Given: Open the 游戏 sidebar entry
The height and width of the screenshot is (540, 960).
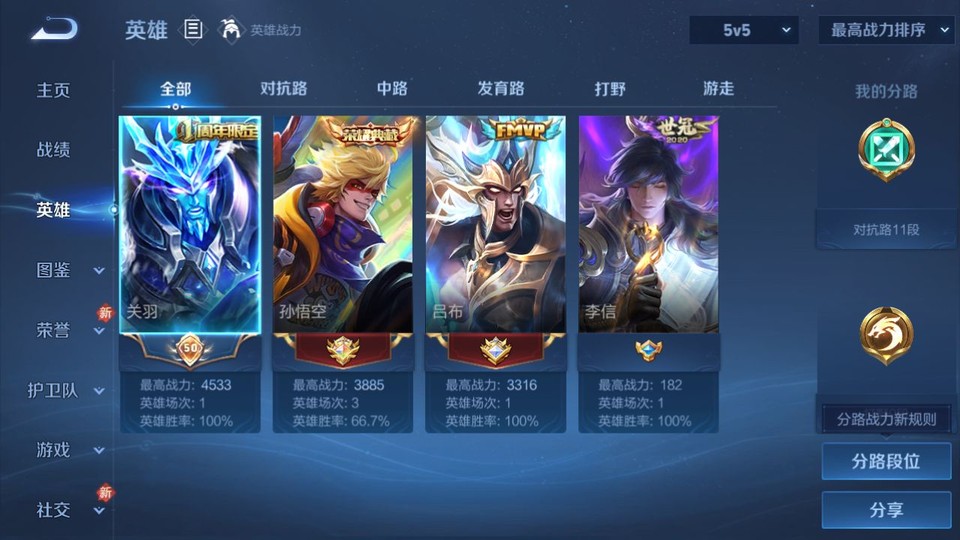Looking at the screenshot, I should pyautogui.click(x=54, y=450).
